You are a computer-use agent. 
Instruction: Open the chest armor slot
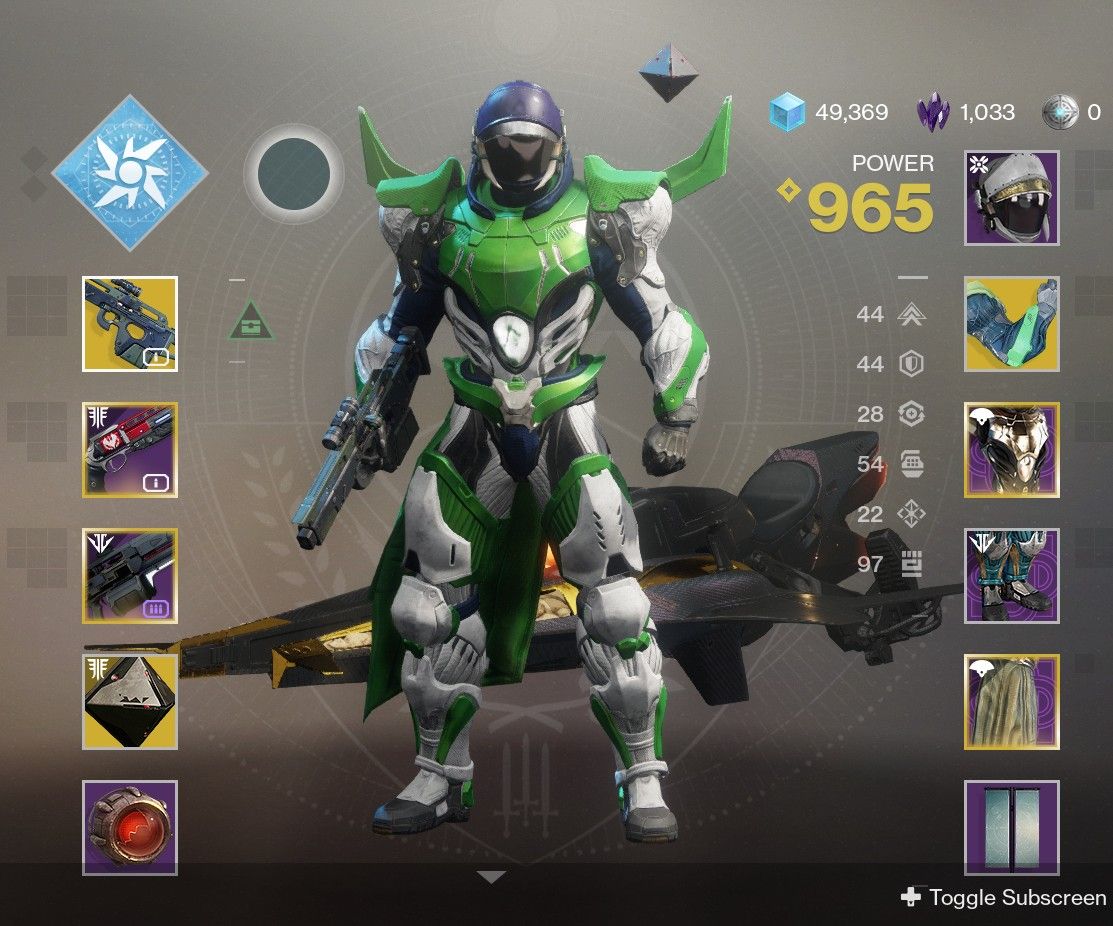(x=1012, y=450)
